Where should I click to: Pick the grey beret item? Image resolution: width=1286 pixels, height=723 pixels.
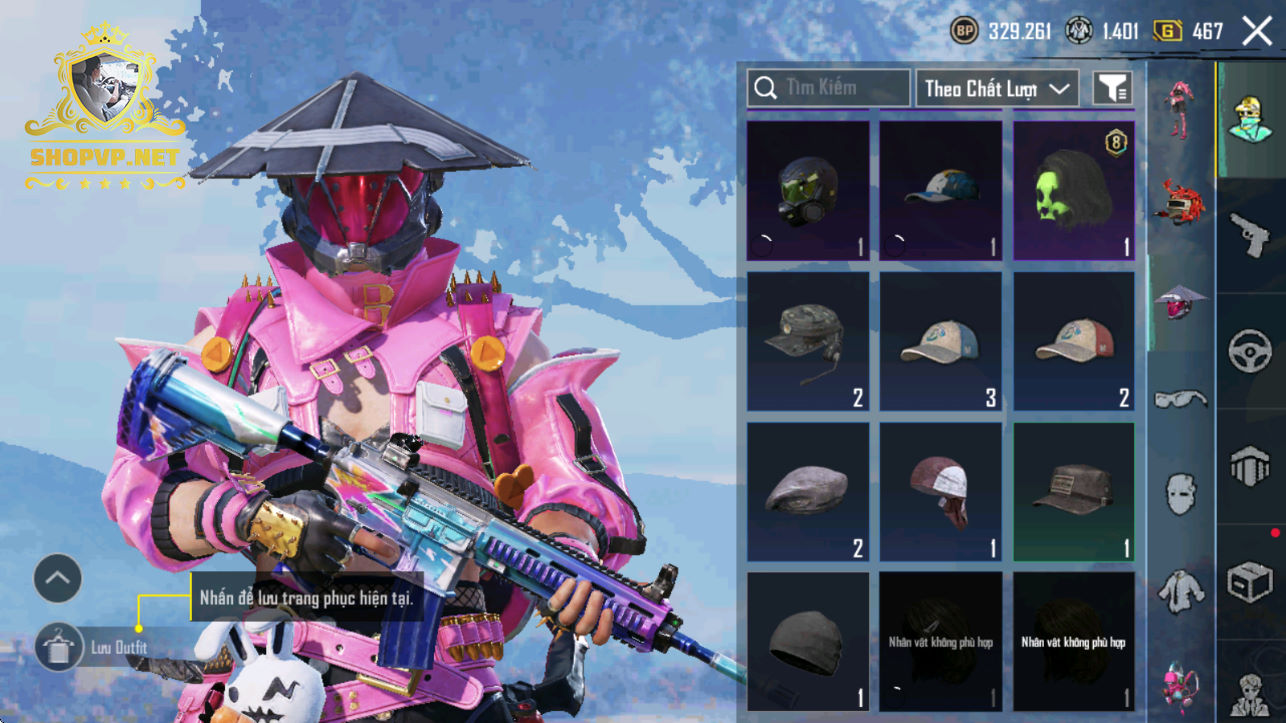(808, 492)
